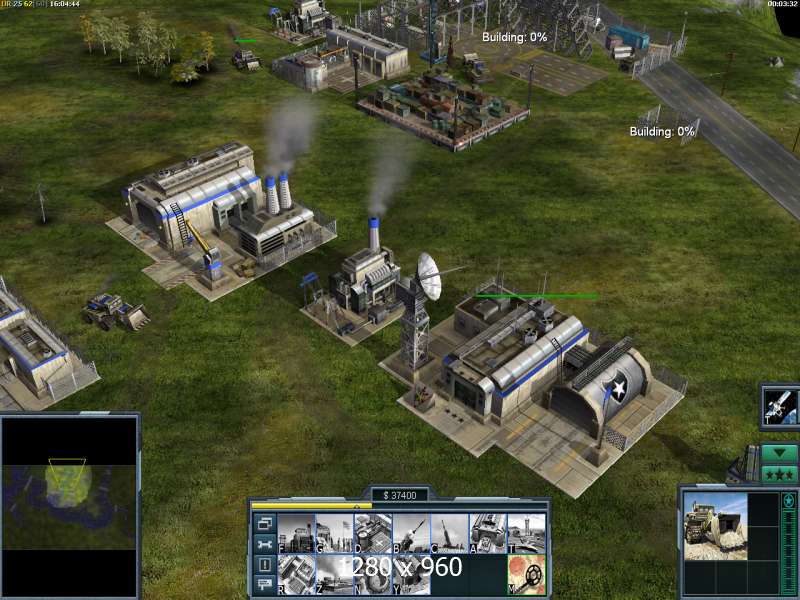Viewport: 800px width, 600px height.
Task: Click the green down-arrow button
Action: [779, 452]
